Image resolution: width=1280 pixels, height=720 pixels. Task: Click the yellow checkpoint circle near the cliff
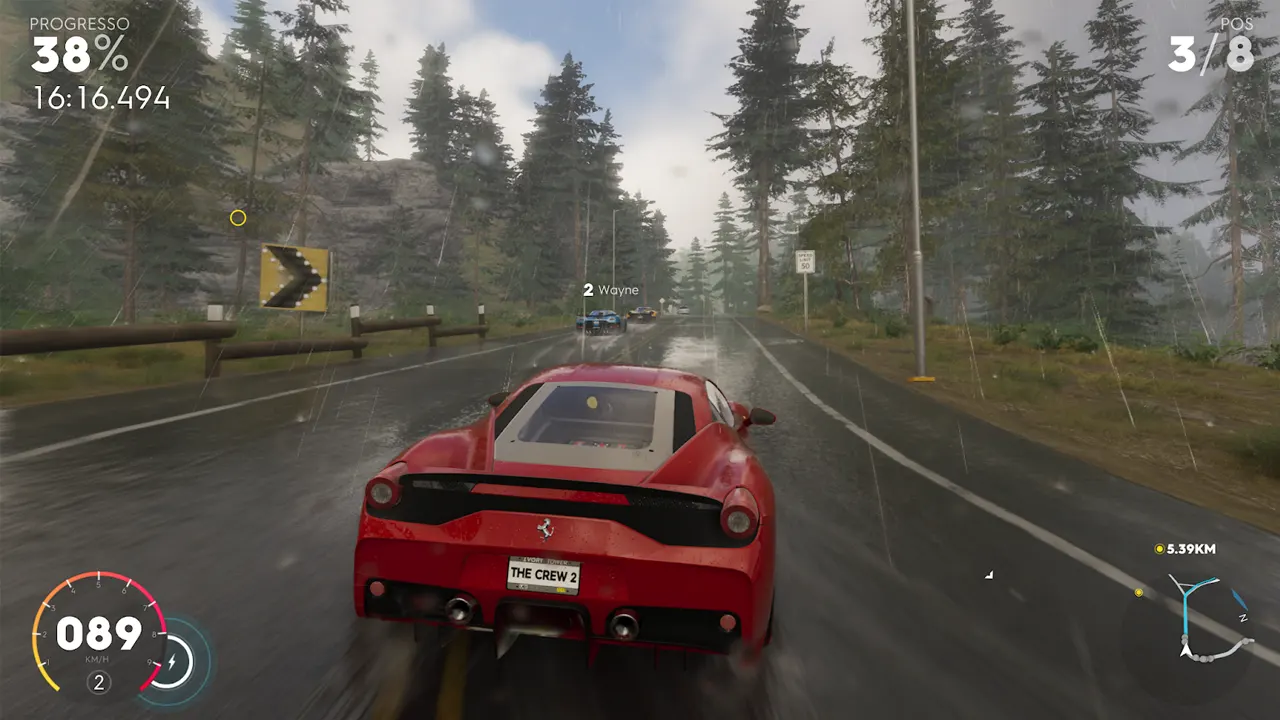pyautogui.click(x=238, y=218)
